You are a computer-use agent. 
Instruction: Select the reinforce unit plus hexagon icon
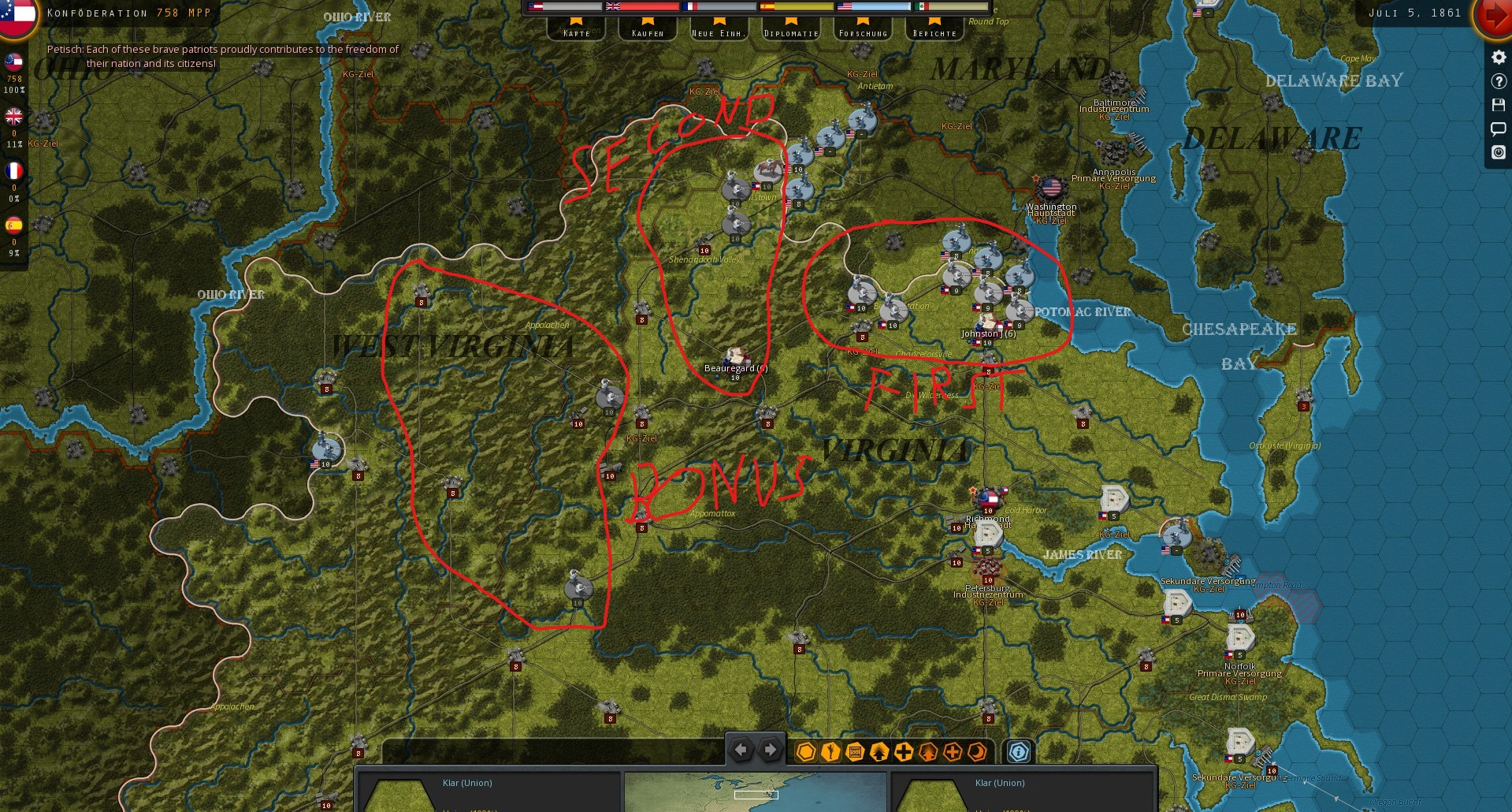pyautogui.click(x=903, y=752)
